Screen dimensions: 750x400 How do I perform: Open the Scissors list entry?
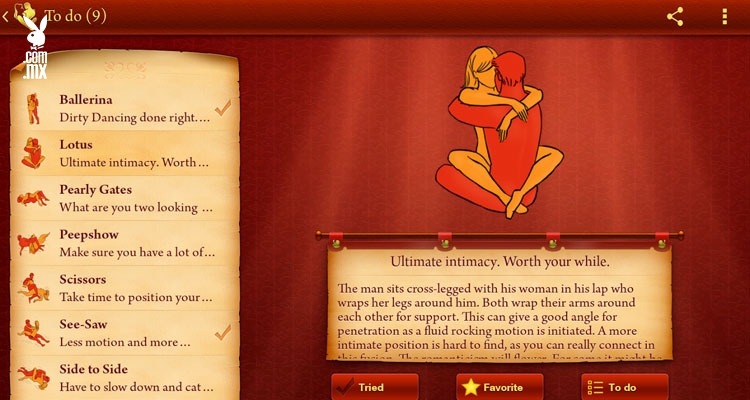tap(125, 288)
